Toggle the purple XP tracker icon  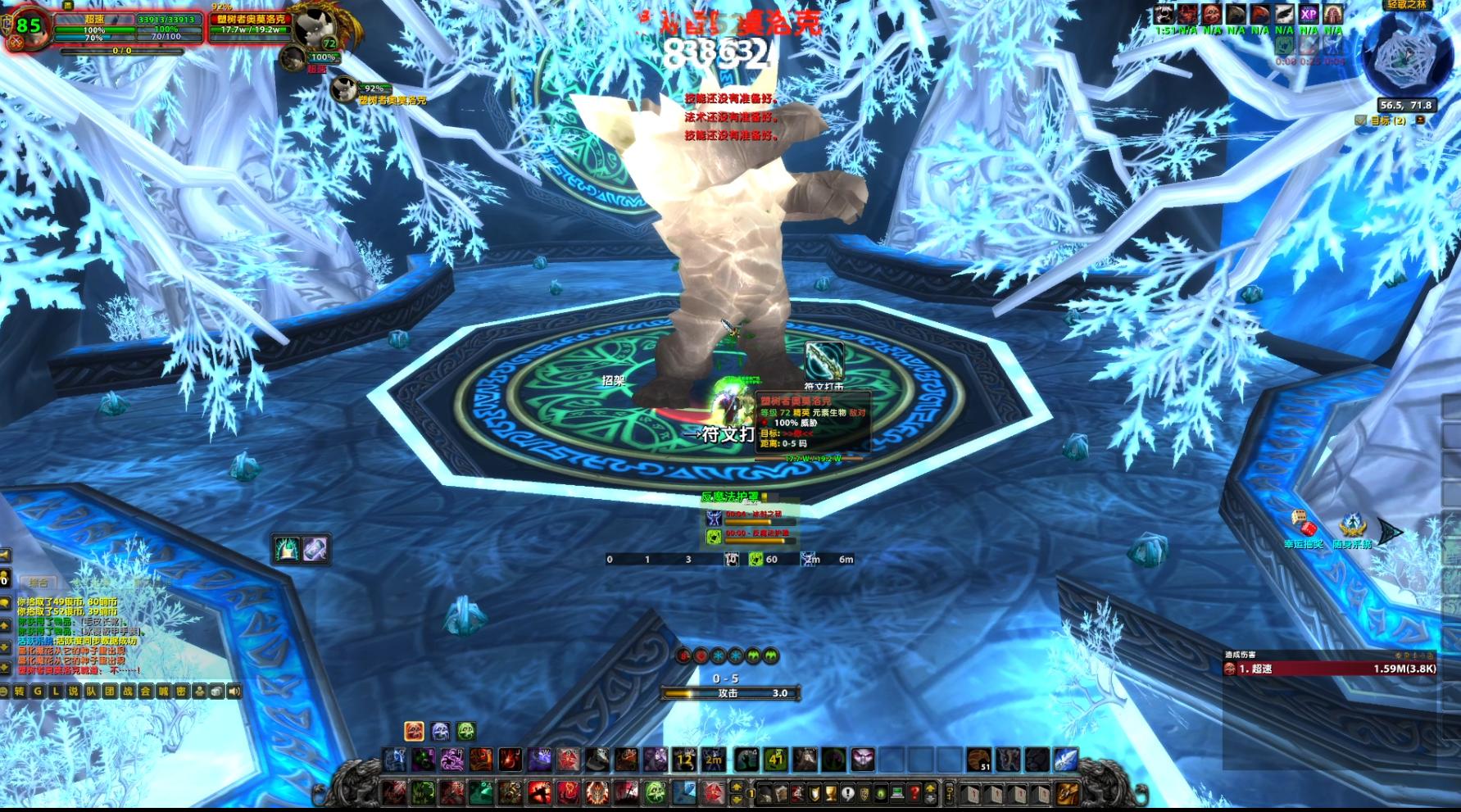tap(1309, 15)
